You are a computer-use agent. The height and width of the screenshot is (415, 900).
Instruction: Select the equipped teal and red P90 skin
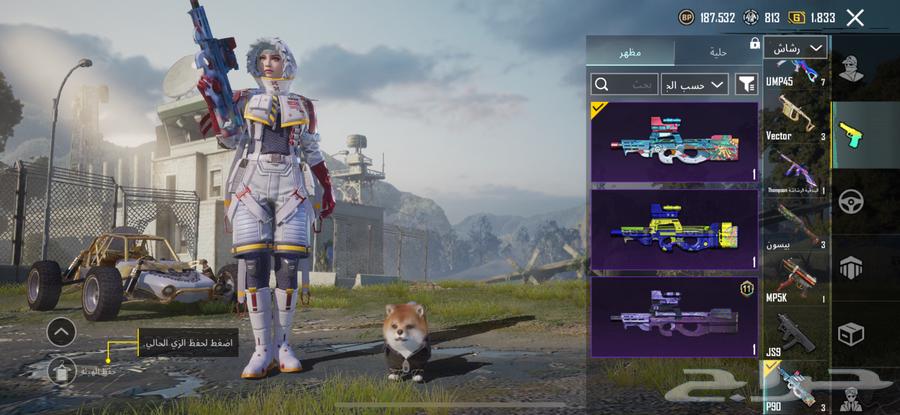[x=674, y=142]
